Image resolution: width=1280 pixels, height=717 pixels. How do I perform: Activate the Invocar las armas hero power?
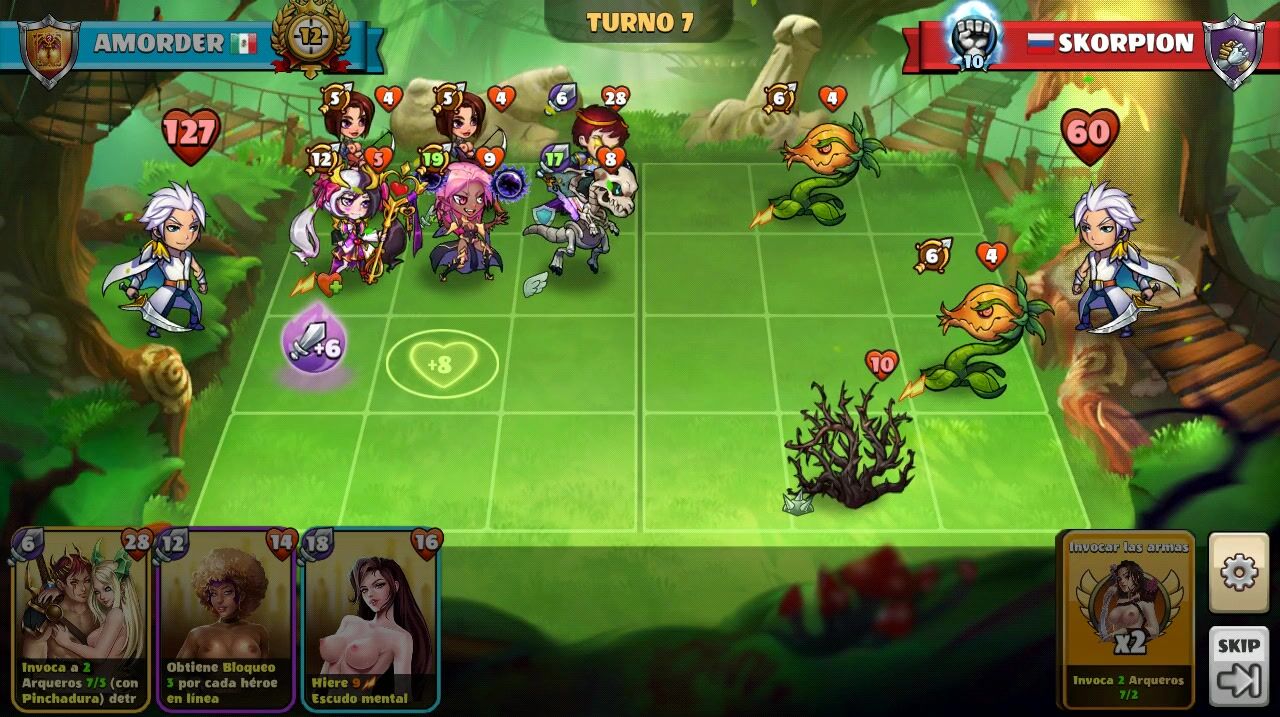pos(1129,619)
